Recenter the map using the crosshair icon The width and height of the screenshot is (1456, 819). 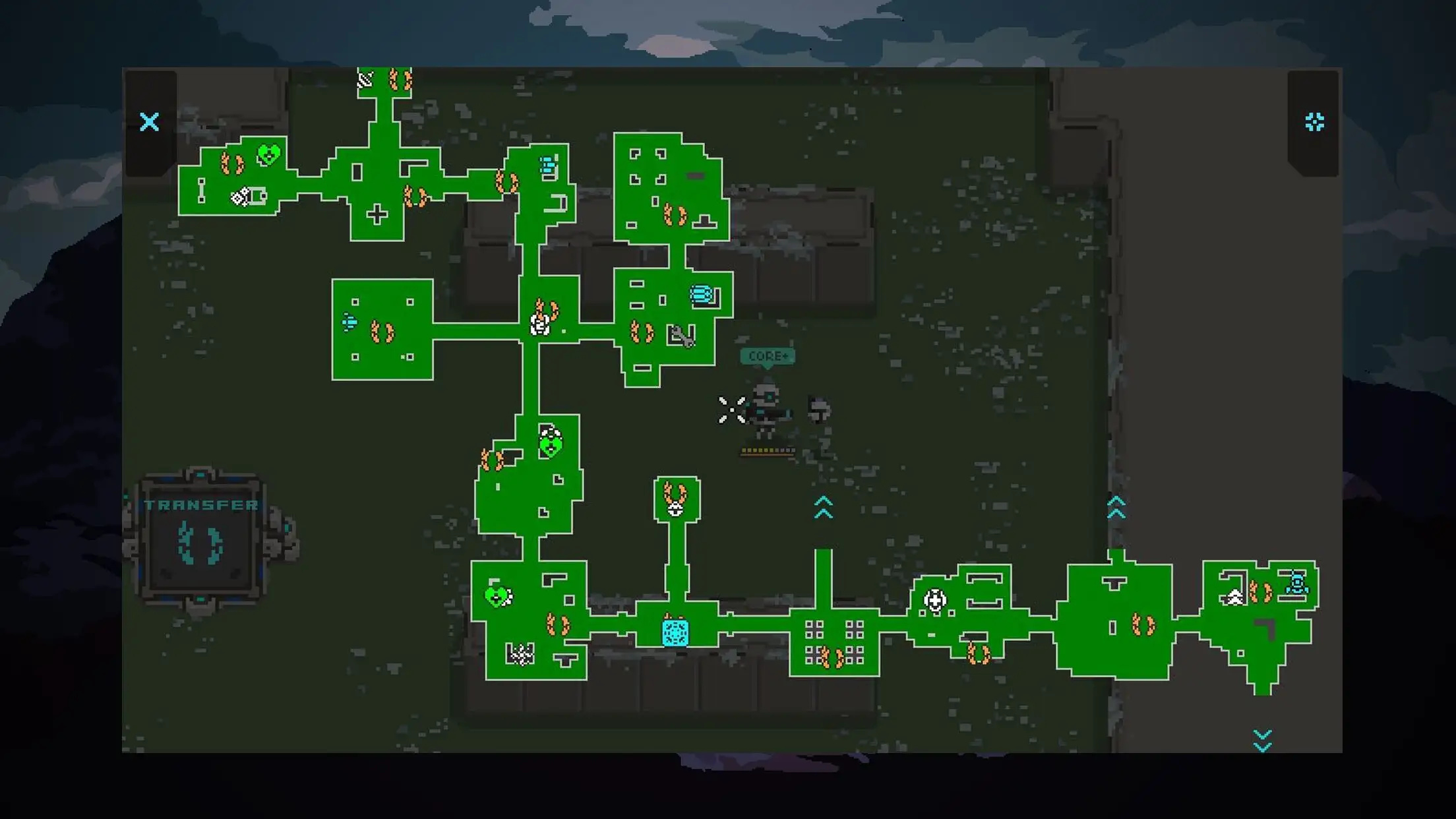[x=1314, y=122]
